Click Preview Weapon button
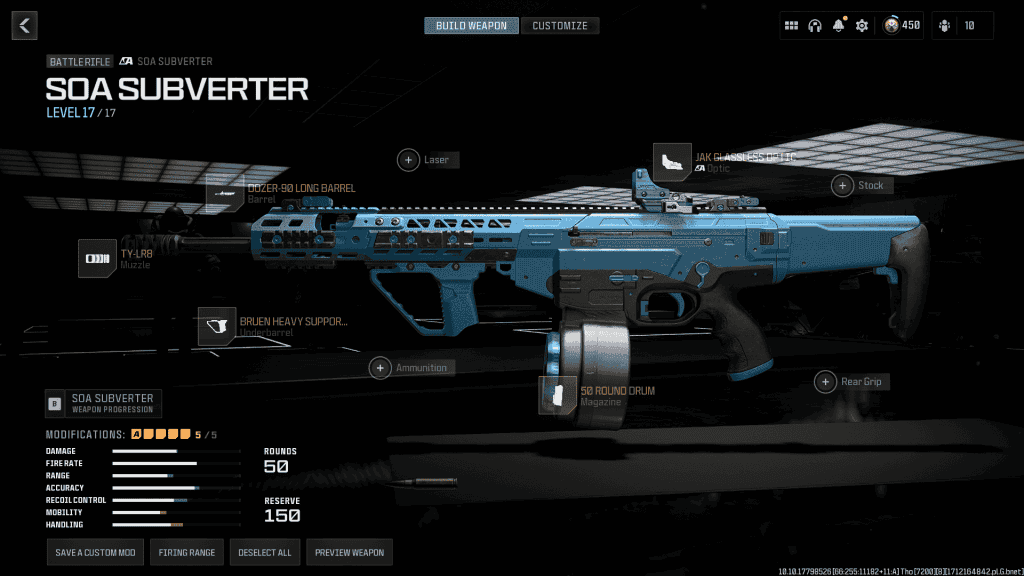Viewport: 1024px width, 576px height. point(348,552)
